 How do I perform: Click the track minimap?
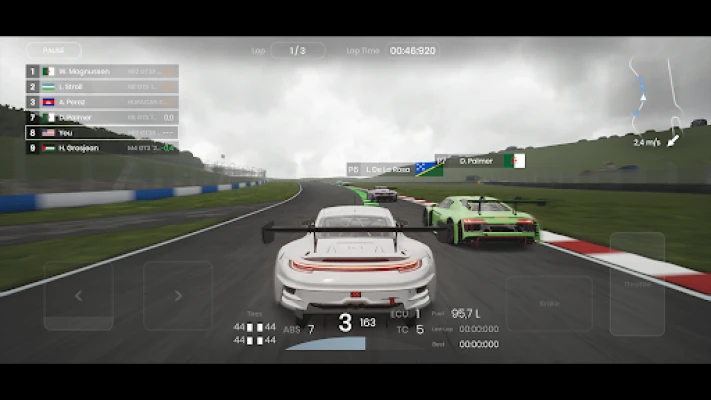click(x=657, y=100)
